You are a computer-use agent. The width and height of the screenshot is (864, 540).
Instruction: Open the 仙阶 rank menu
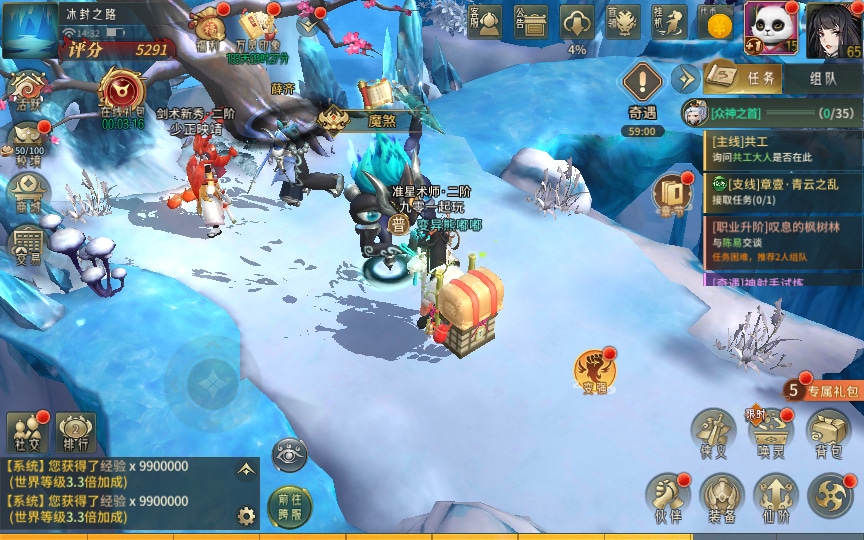(x=775, y=497)
